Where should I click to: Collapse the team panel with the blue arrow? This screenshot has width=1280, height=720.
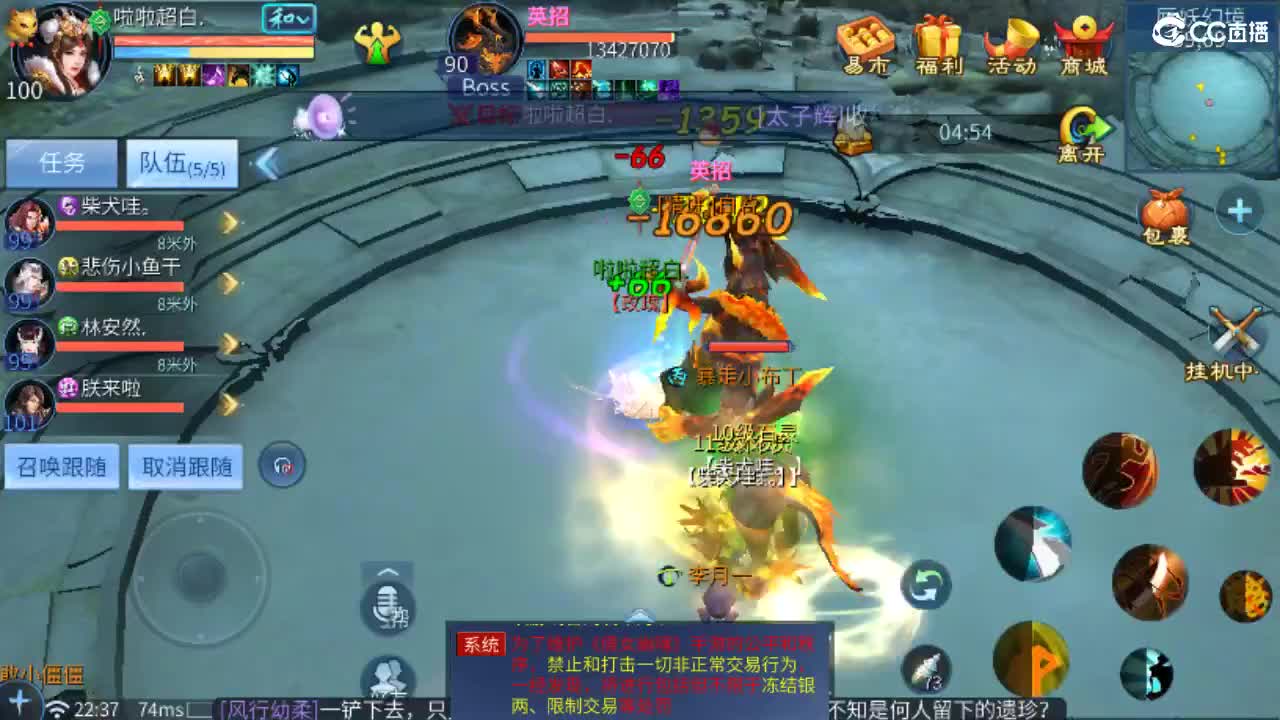pos(268,160)
